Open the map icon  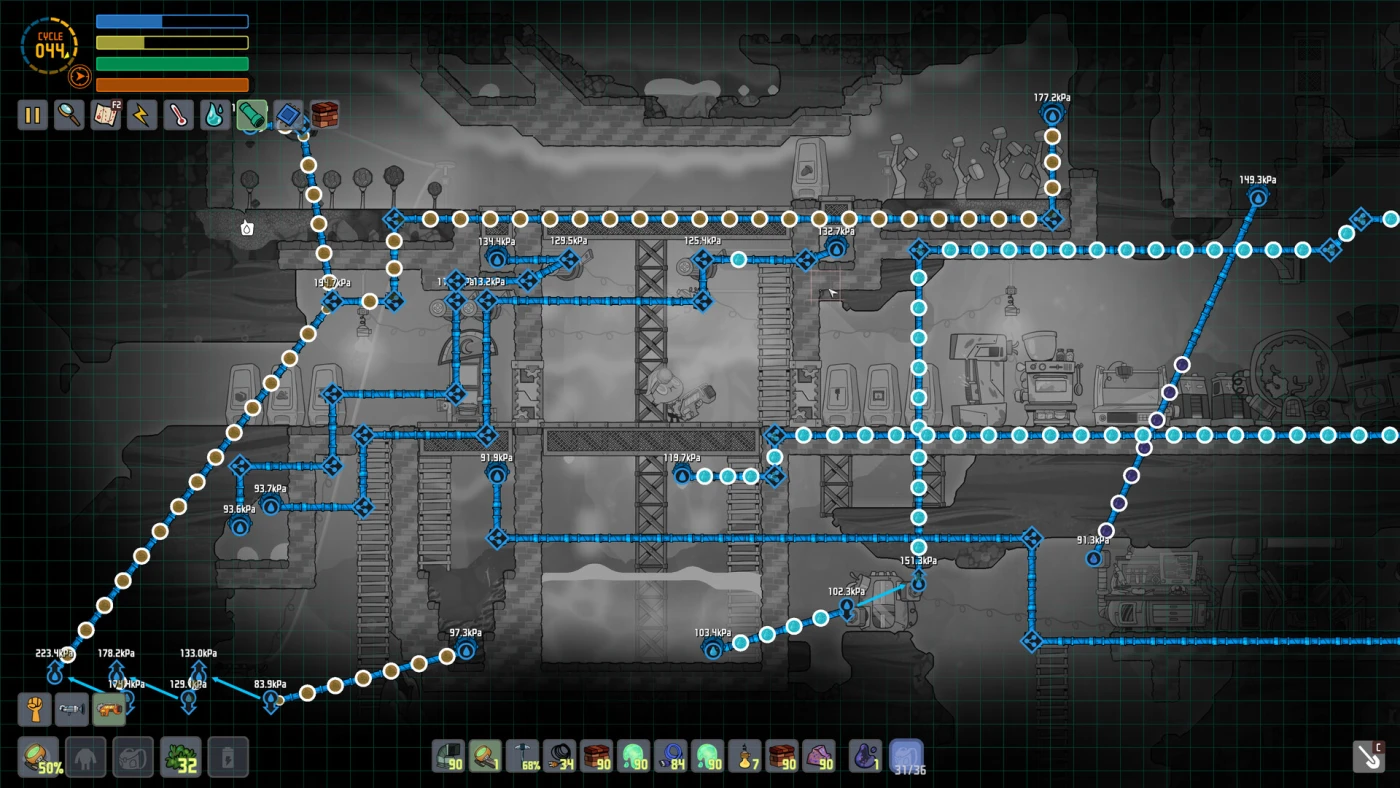106,115
